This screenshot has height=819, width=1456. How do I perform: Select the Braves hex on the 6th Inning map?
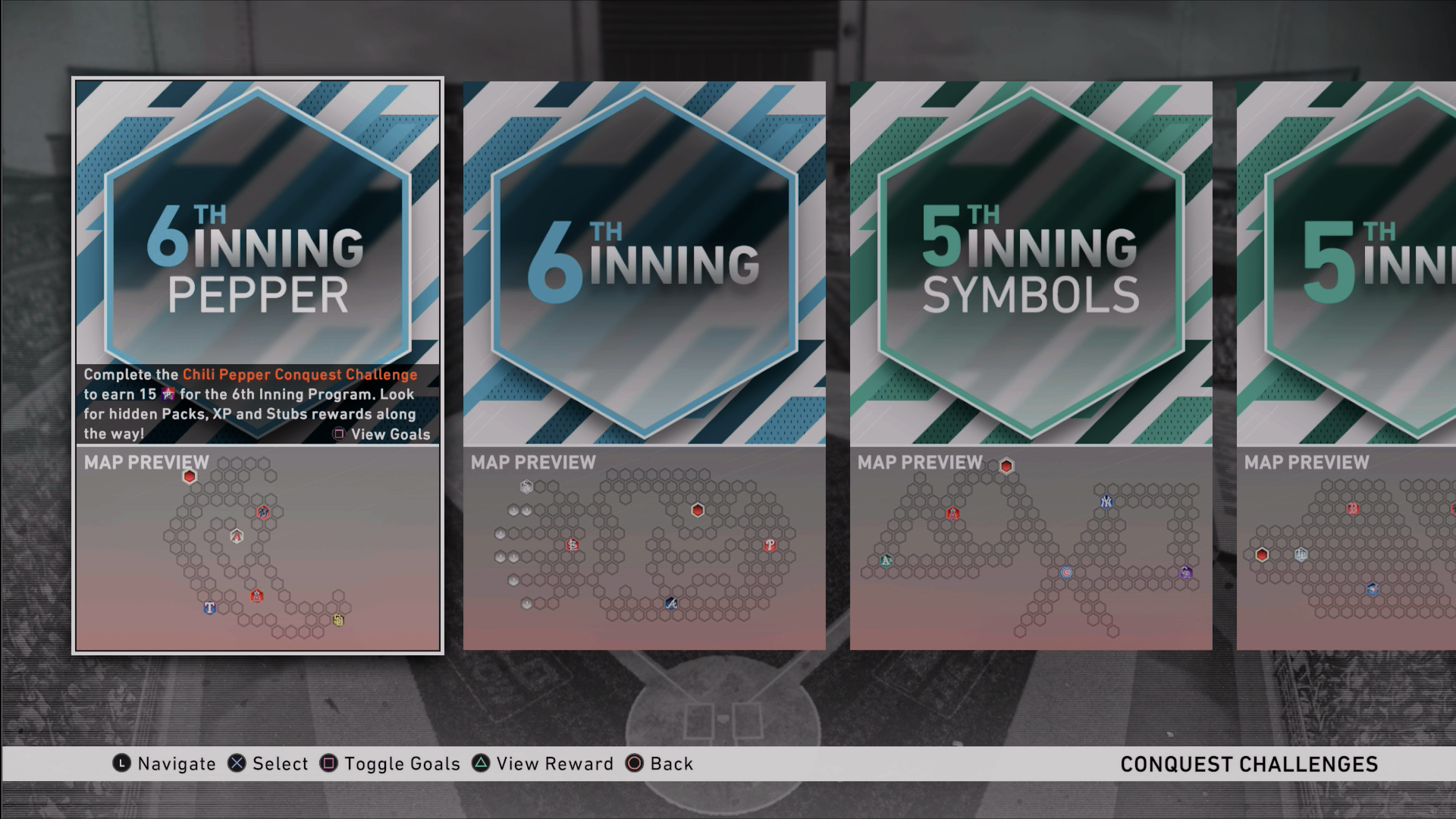(x=671, y=604)
